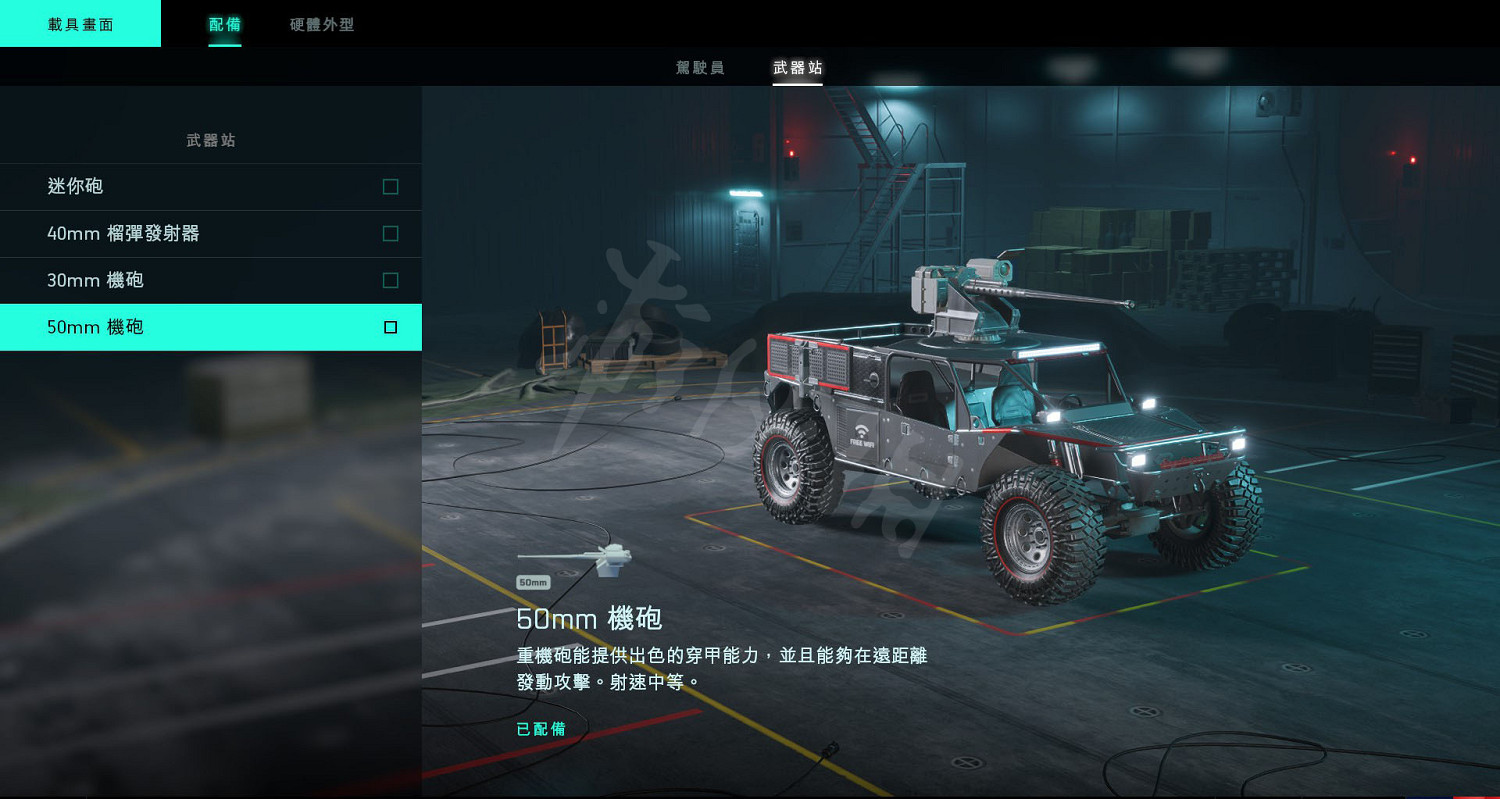This screenshot has width=1500, height=799.
Task: Toggle the 50mm 機砲 checkbox
Action: click(389, 327)
